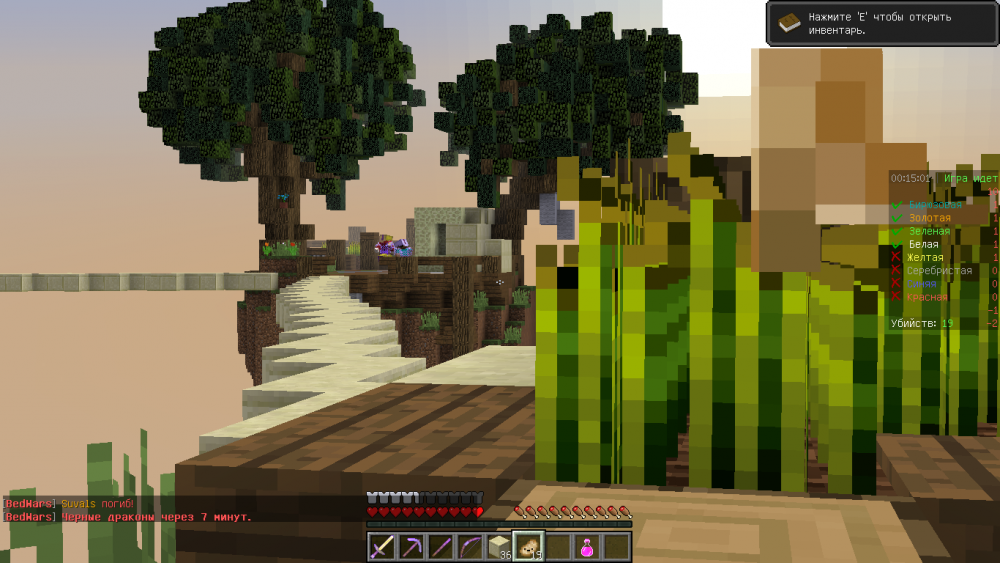Select the enchanted golden sword slot
The height and width of the screenshot is (563, 1000).
point(382,547)
